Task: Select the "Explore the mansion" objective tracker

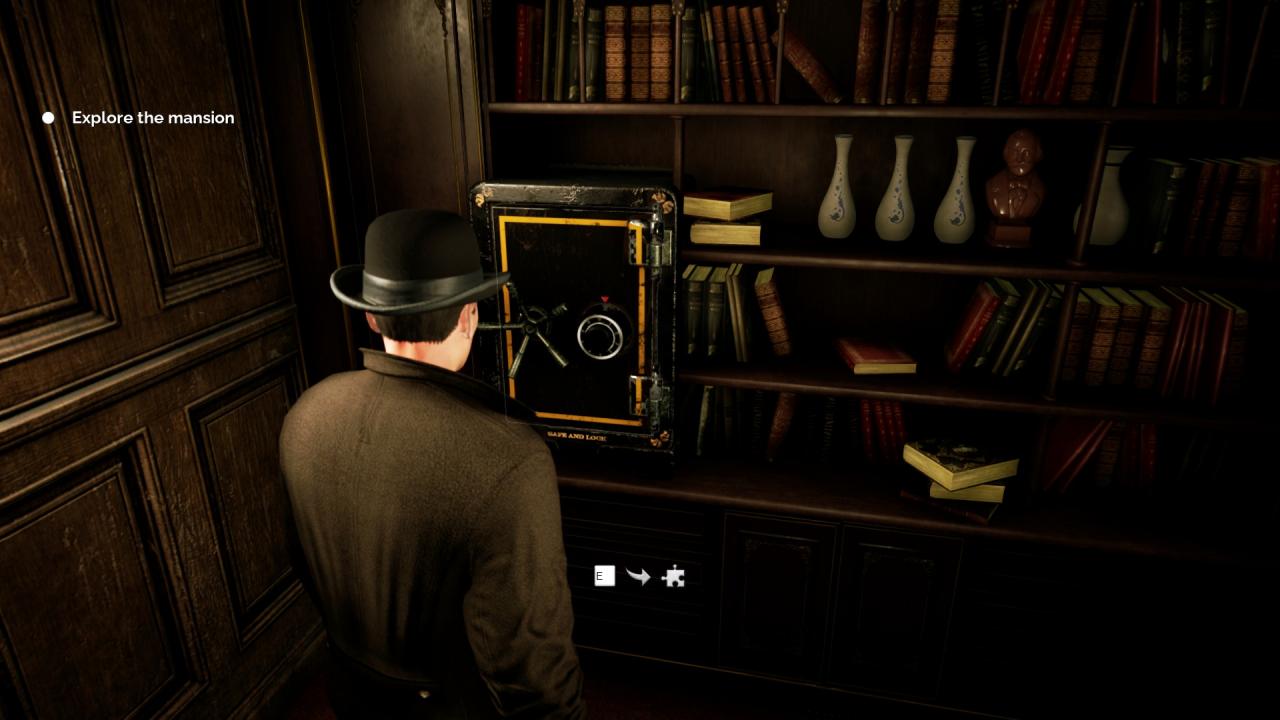Action: coord(152,118)
